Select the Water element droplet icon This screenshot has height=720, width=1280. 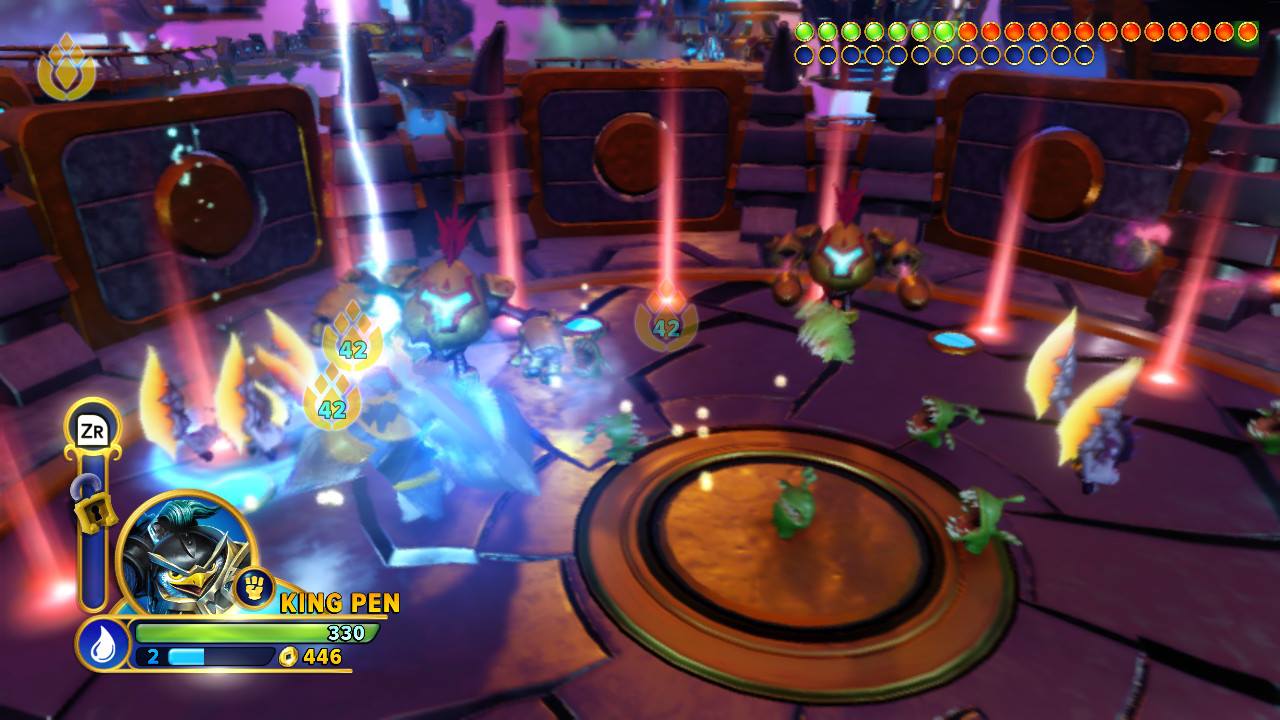(103, 644)
